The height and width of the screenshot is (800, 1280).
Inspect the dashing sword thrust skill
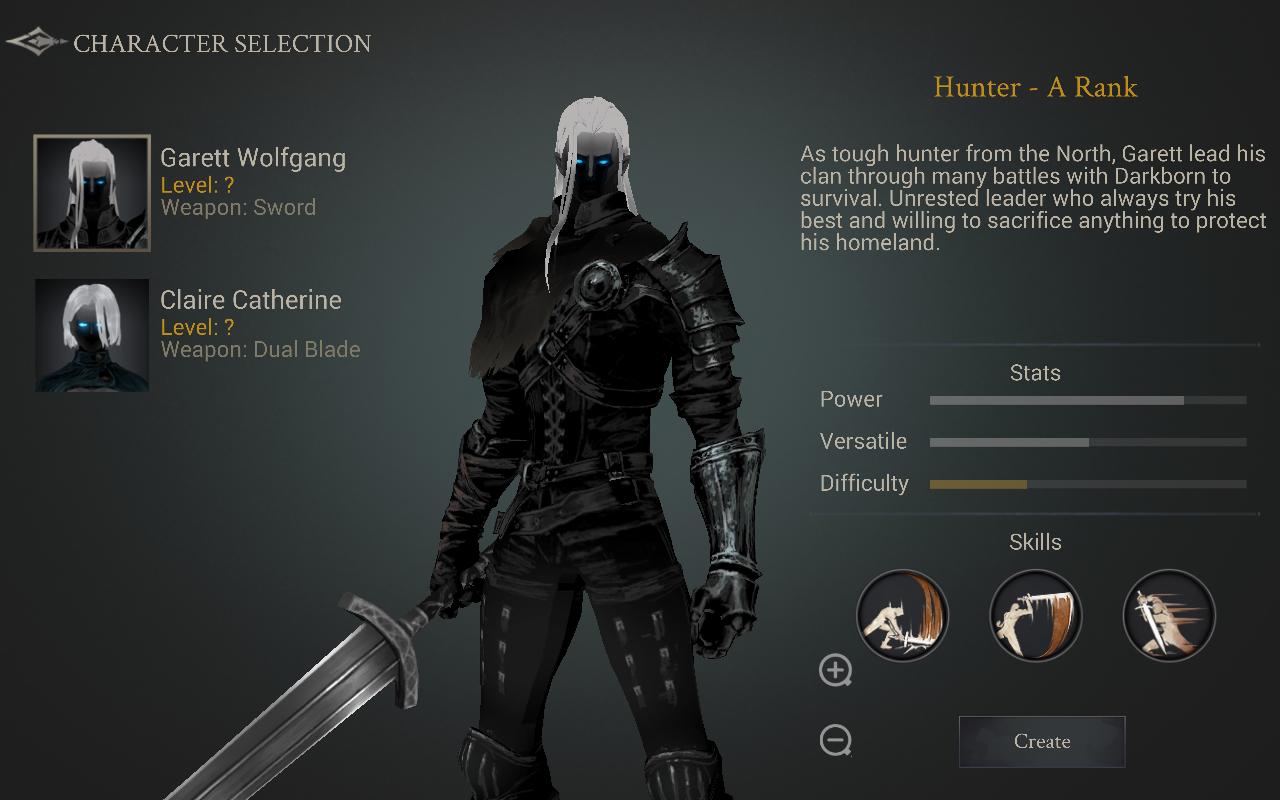click(1169, 616)
